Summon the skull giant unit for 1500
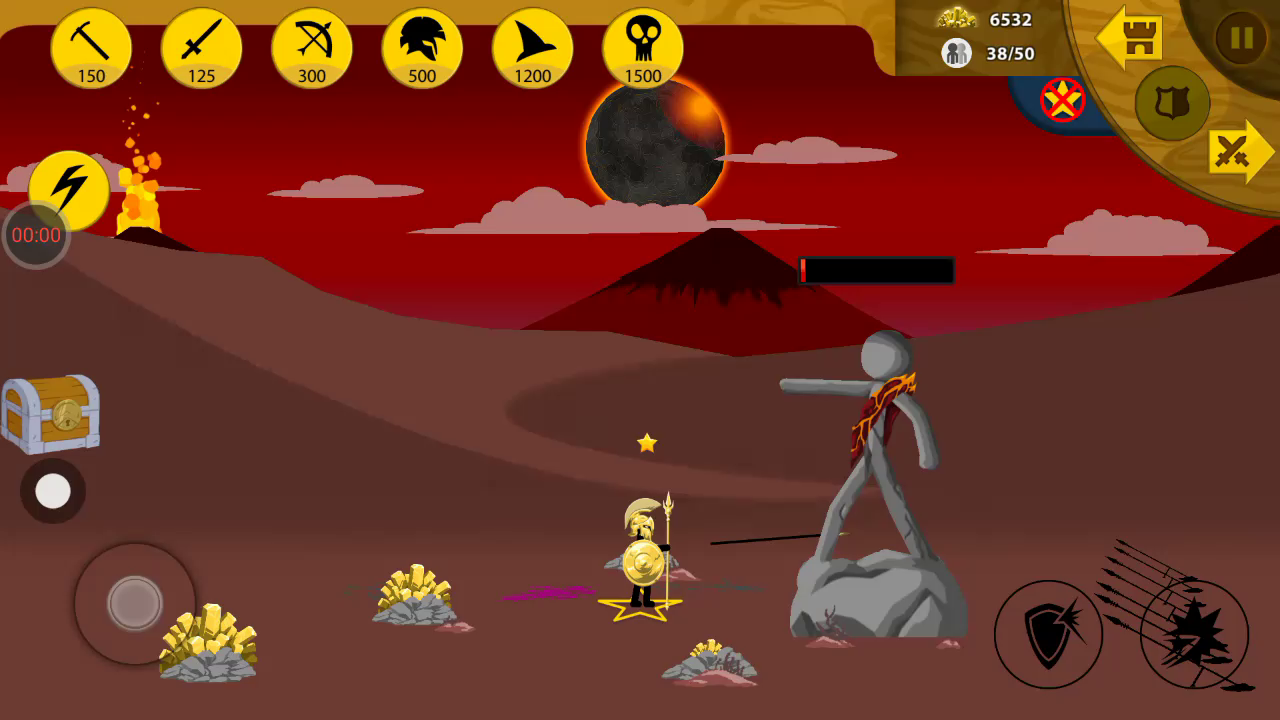The width and height of the screenshot is (1280, 720). click(642, 47)
